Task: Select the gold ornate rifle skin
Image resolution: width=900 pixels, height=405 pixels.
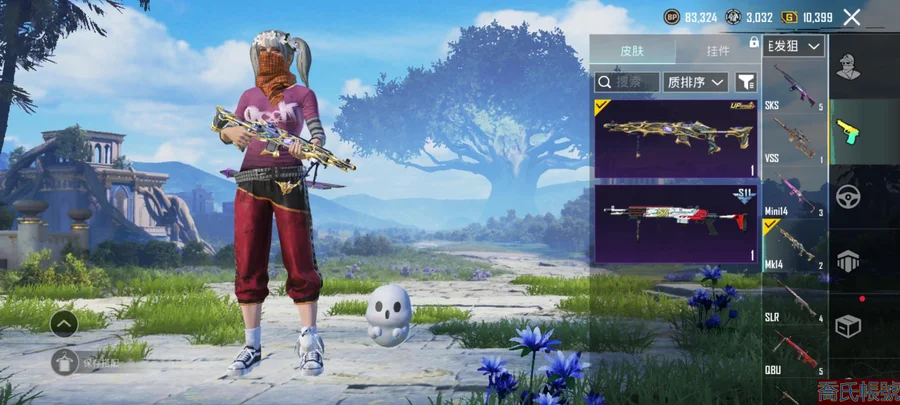Action: (x=676, y=137)
